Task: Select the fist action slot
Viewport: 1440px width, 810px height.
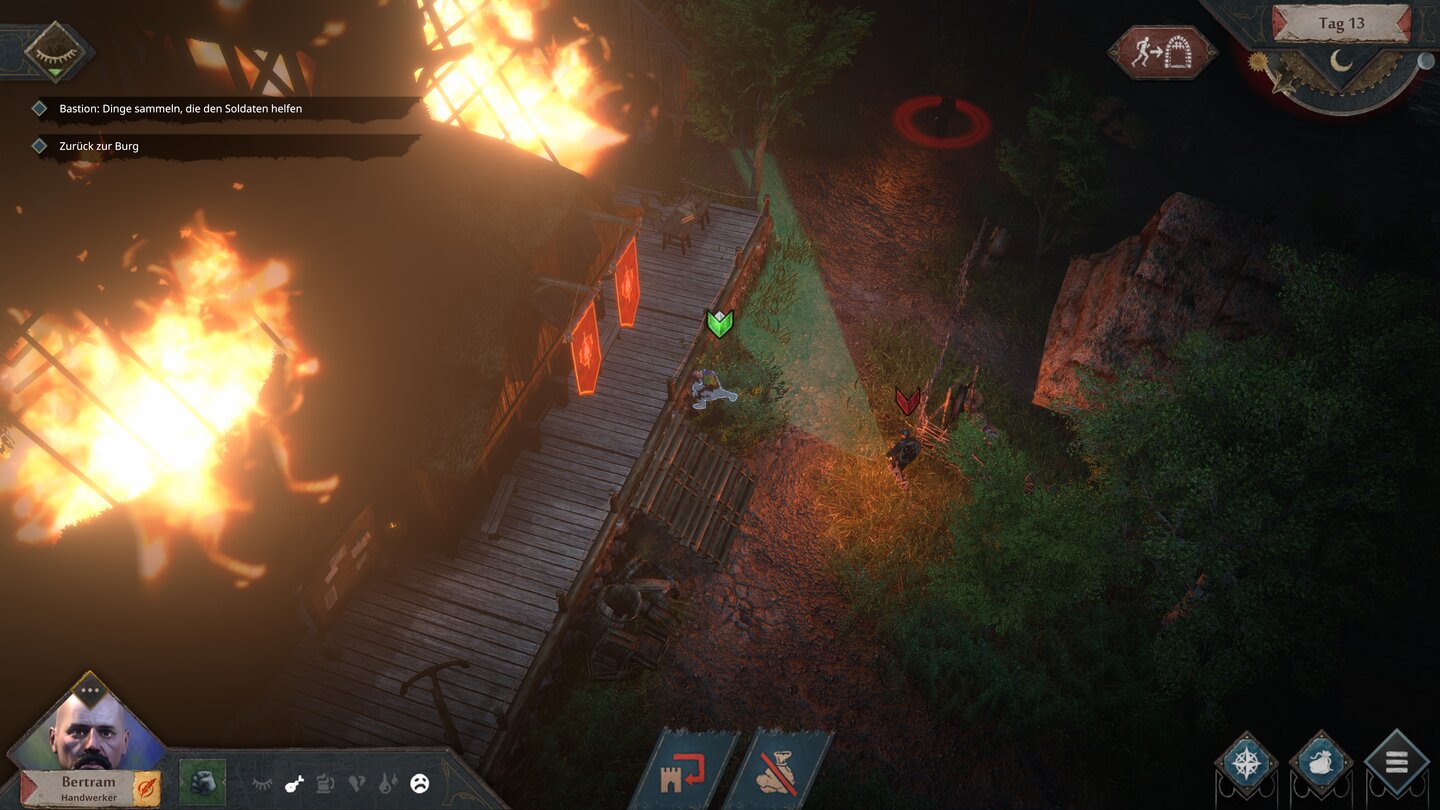Action: point(202,782)
